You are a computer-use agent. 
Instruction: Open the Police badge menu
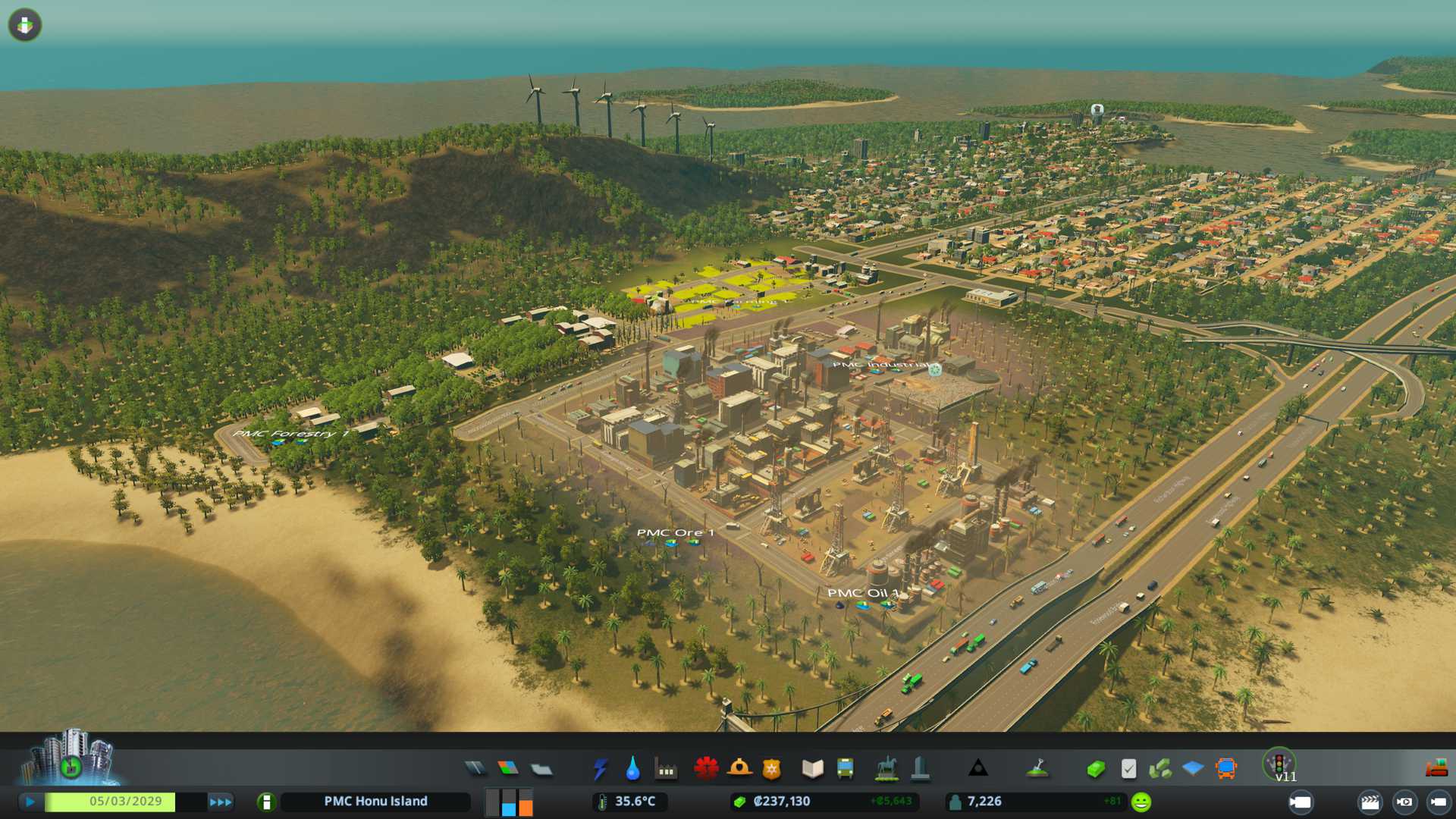(771, 769)
